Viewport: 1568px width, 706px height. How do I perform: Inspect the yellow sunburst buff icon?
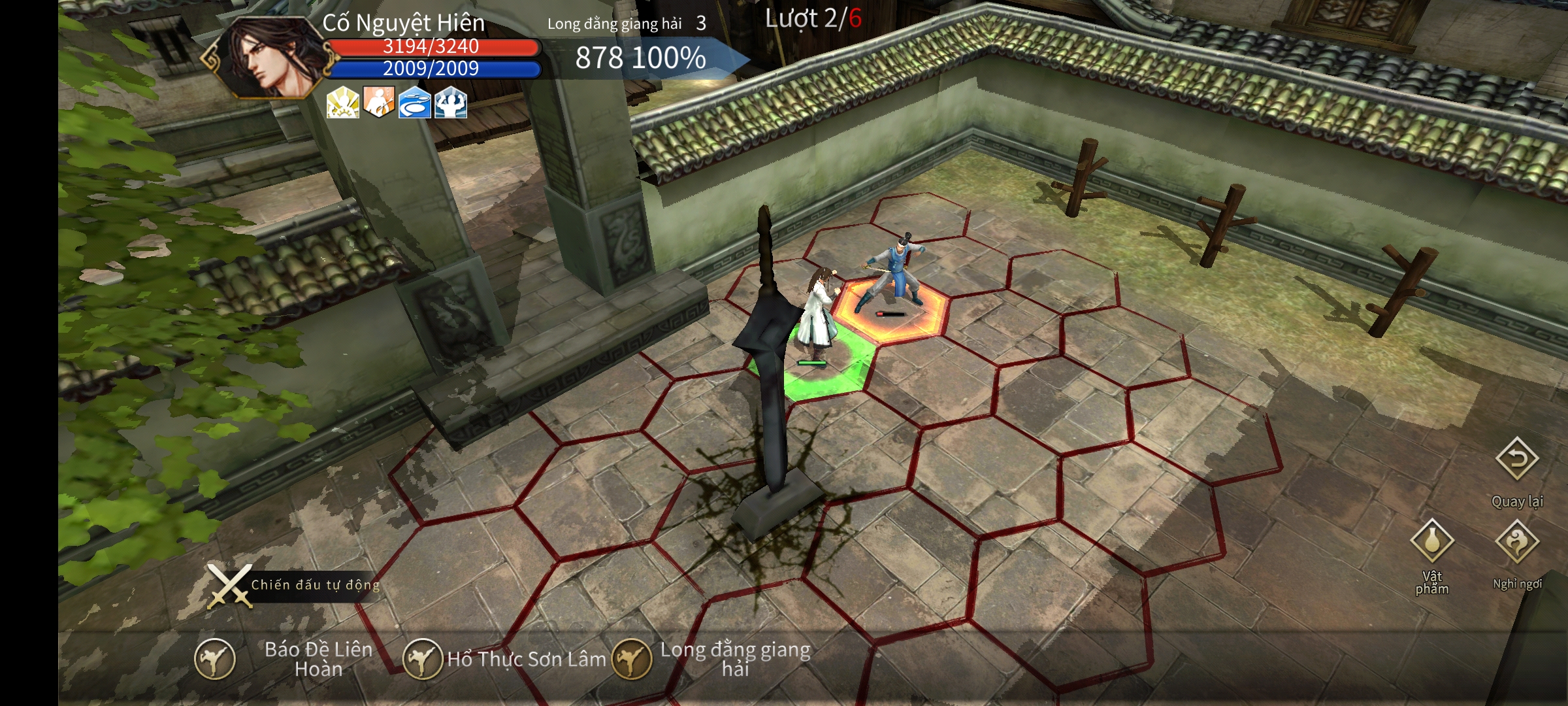(343, 103)
